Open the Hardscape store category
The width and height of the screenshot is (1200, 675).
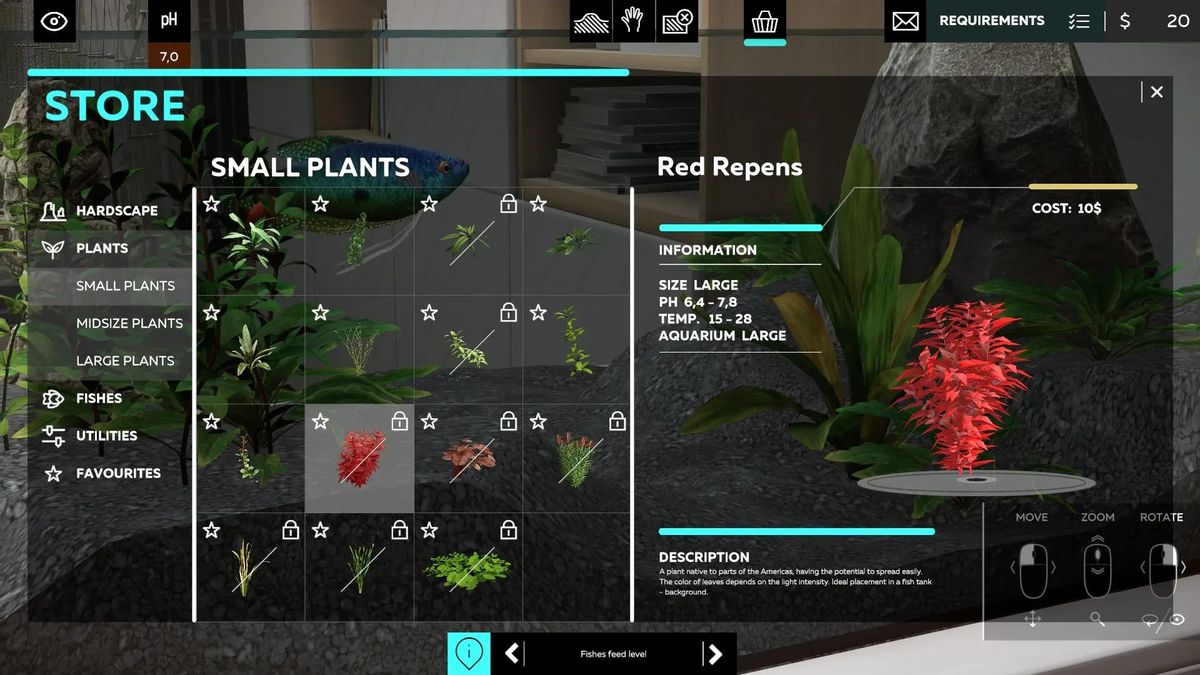(x=116, y=211)
